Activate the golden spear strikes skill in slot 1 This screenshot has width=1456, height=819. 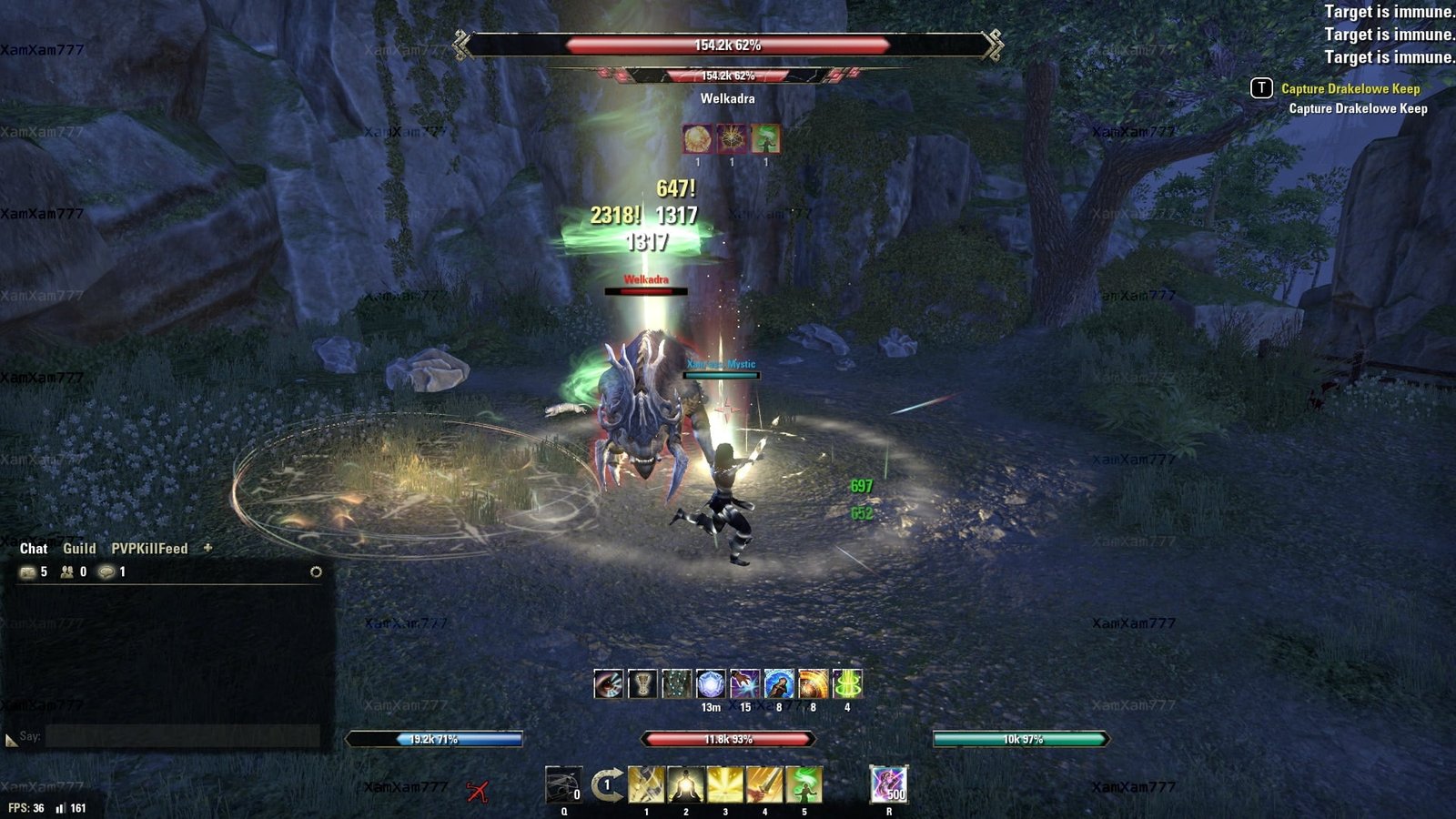click(x=646, y=784)
